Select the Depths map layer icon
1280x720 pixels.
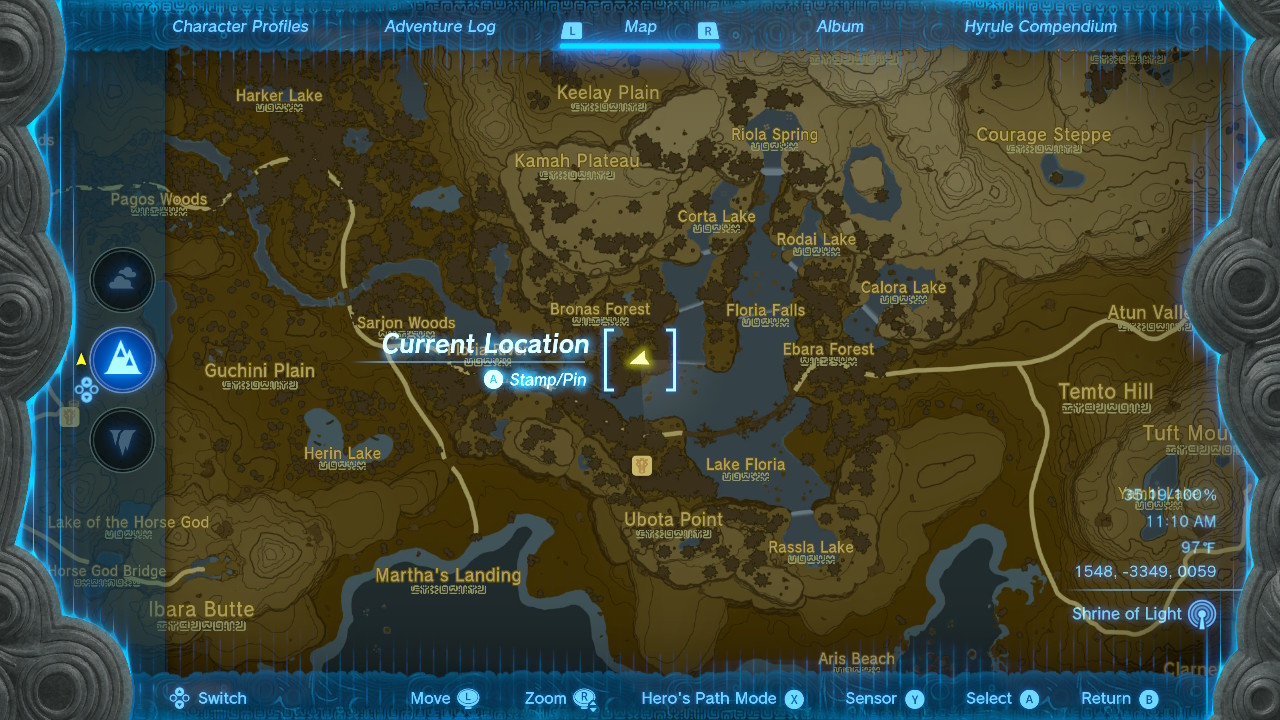pos(122,439)
